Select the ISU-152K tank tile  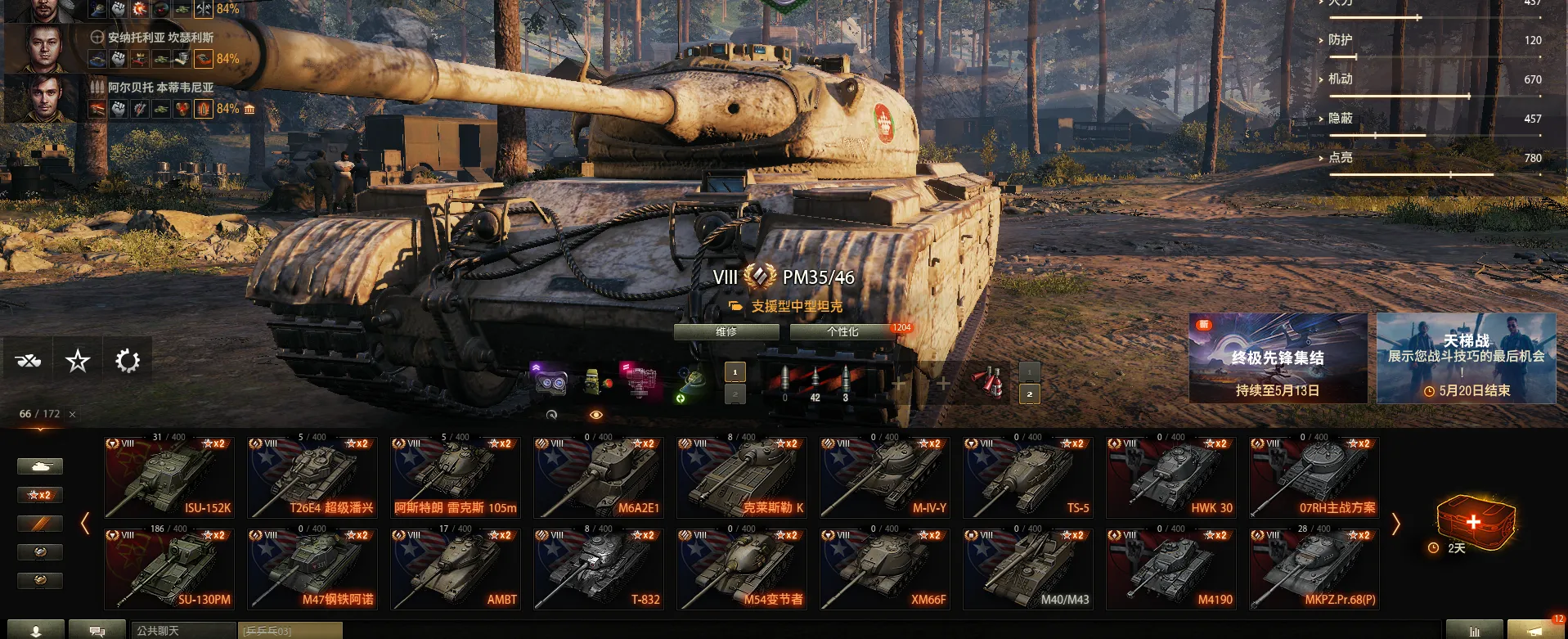click(x=169, y=478)
